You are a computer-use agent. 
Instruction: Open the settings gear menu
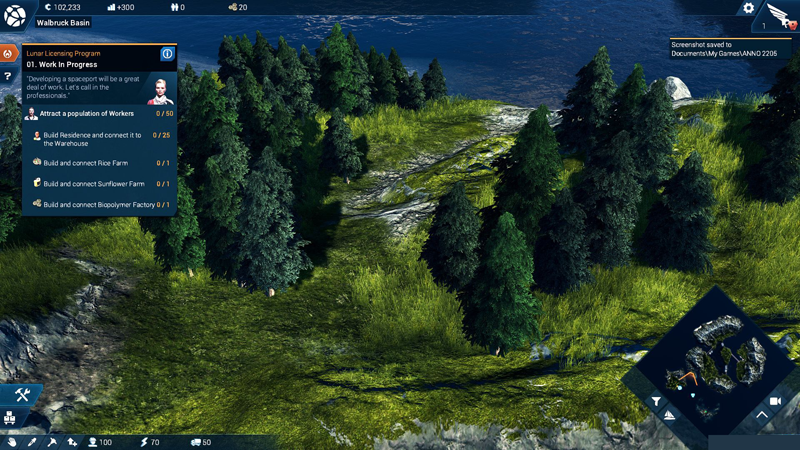(x=748, y=8)
